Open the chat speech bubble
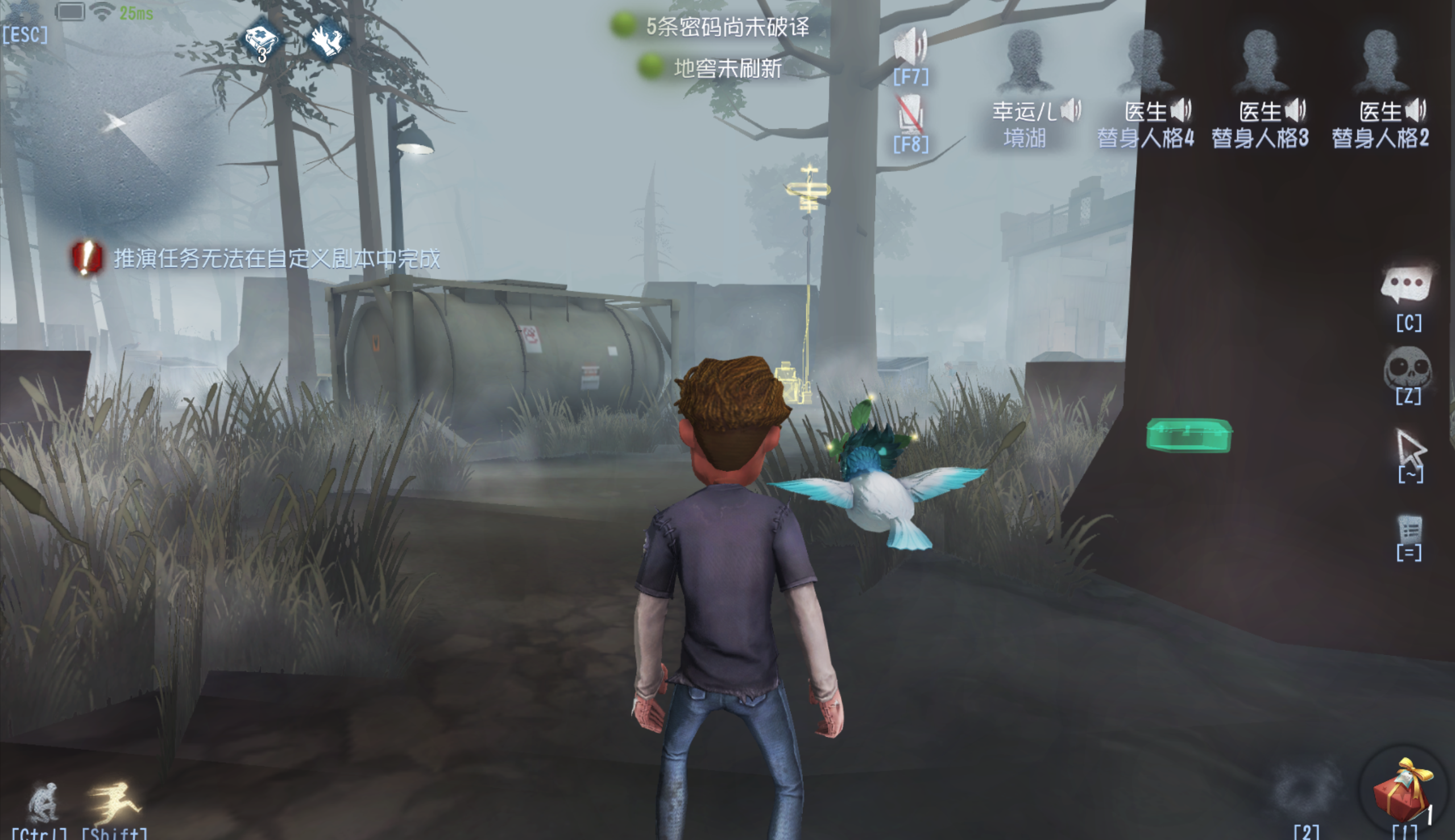Viewport: 1455px width, 840px height. click(x=1407, y=285)
